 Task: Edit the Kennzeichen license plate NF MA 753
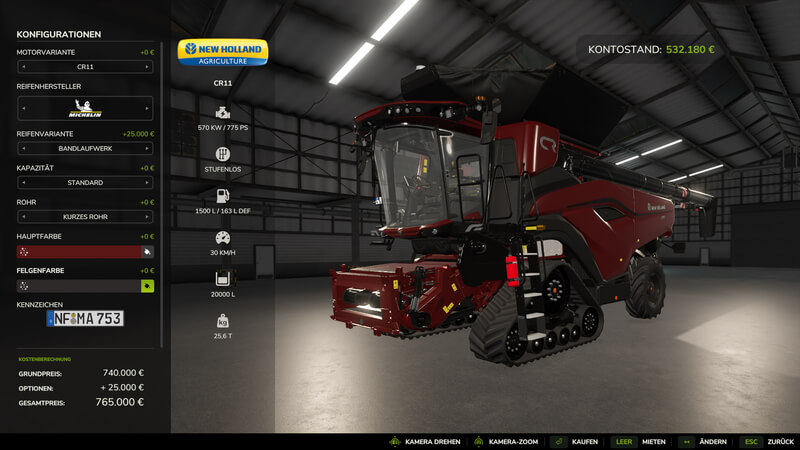click(85, 318)
